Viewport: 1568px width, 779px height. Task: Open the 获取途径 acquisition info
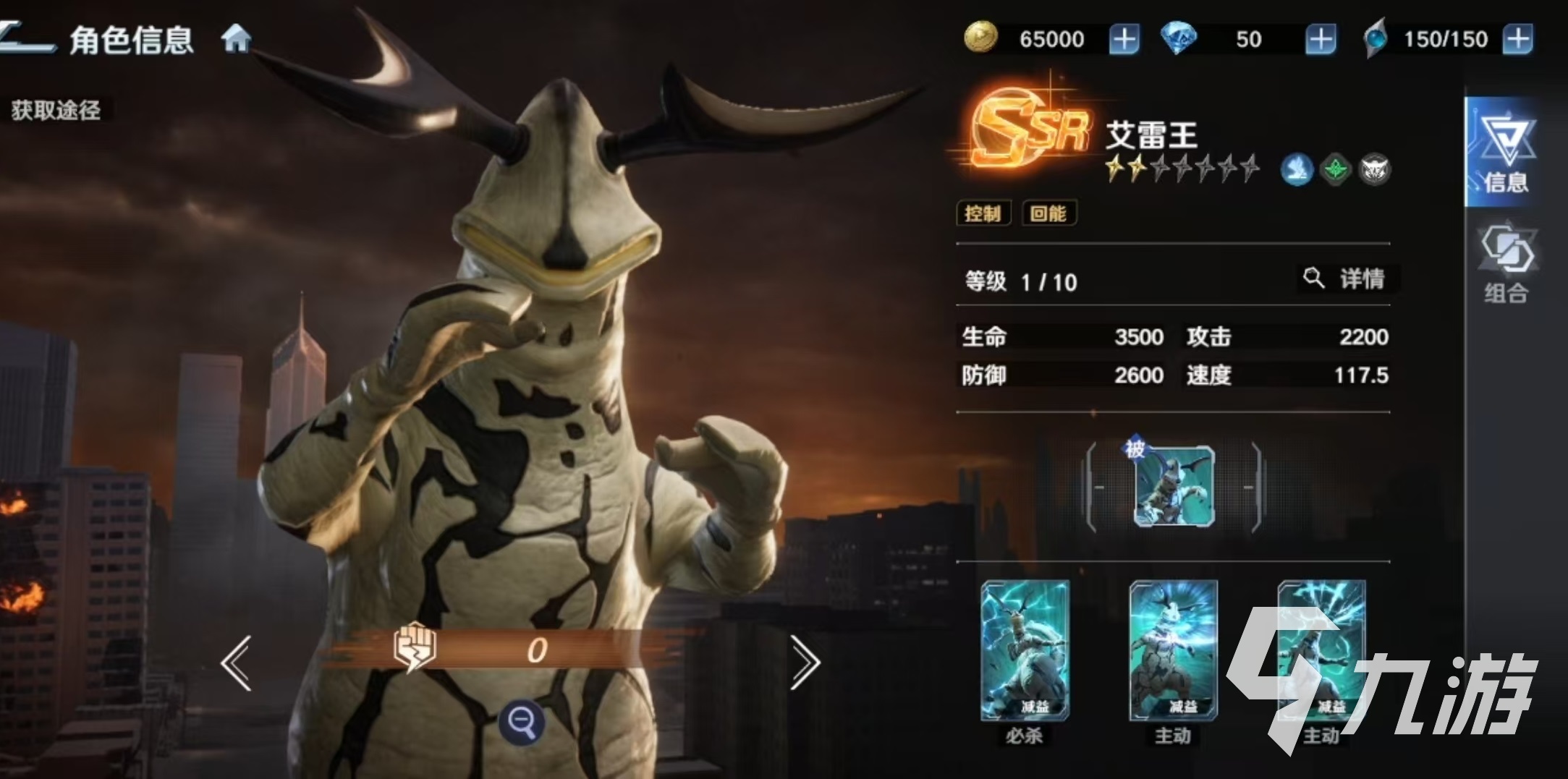click(x=56, y=111)
